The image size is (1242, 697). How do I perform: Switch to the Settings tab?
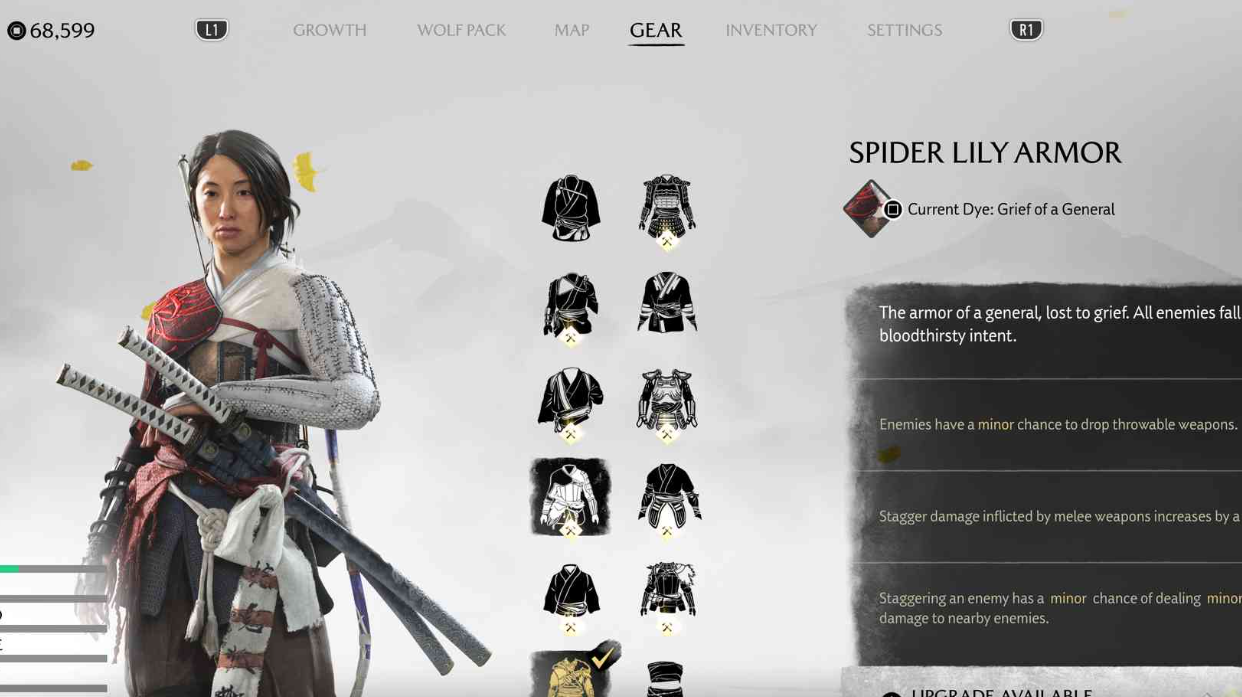(904, 30)
